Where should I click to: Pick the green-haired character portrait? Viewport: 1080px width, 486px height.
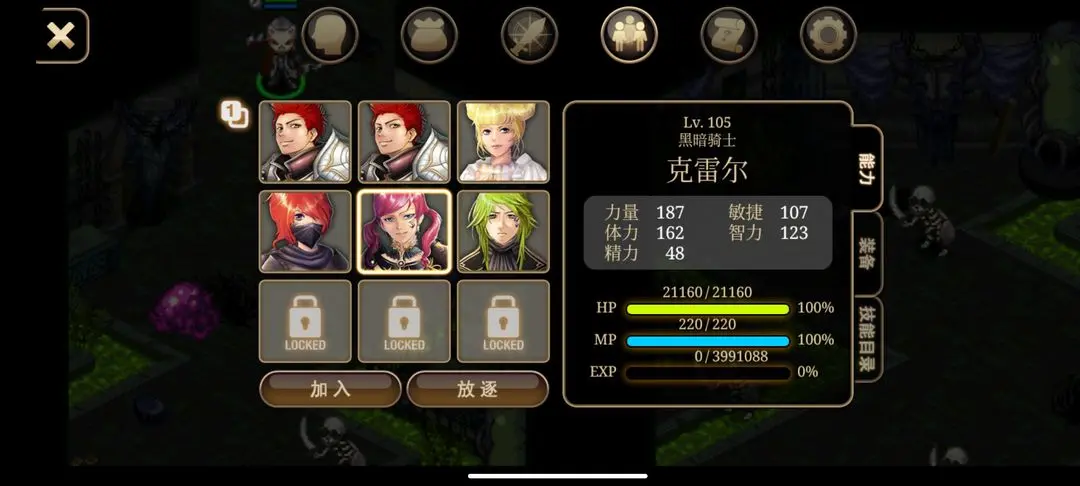click(x=503, y=231)
